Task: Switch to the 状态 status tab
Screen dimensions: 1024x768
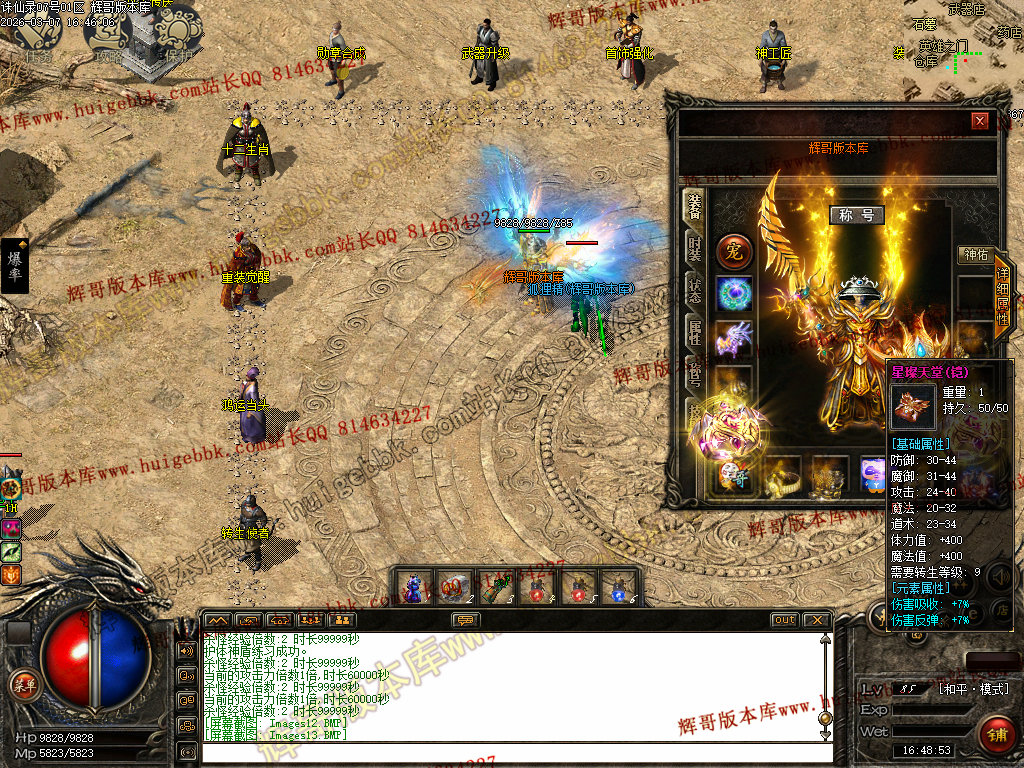Action: coord(694,291)
